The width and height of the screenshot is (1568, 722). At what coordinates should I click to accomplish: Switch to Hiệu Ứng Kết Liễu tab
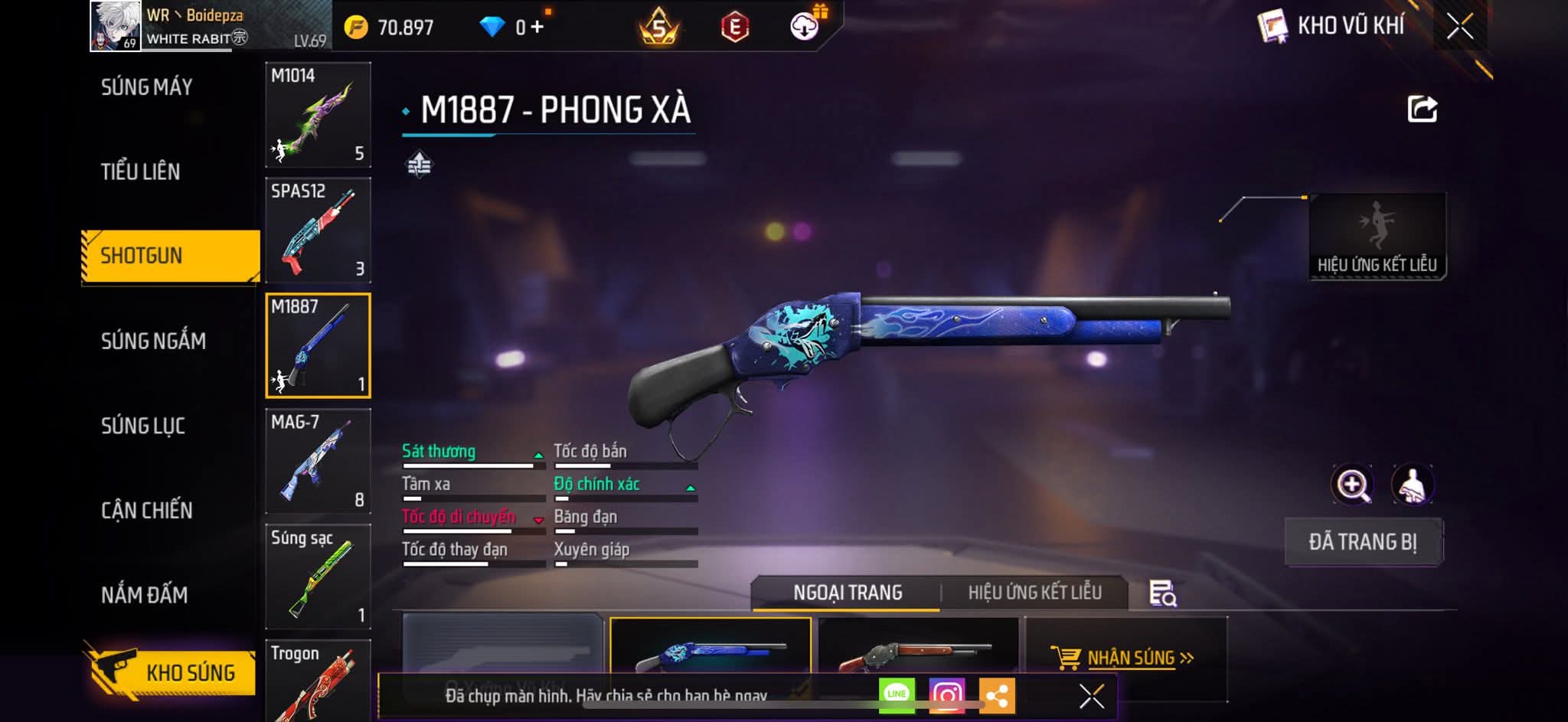pyautogui.click(x=1034, y=593)
